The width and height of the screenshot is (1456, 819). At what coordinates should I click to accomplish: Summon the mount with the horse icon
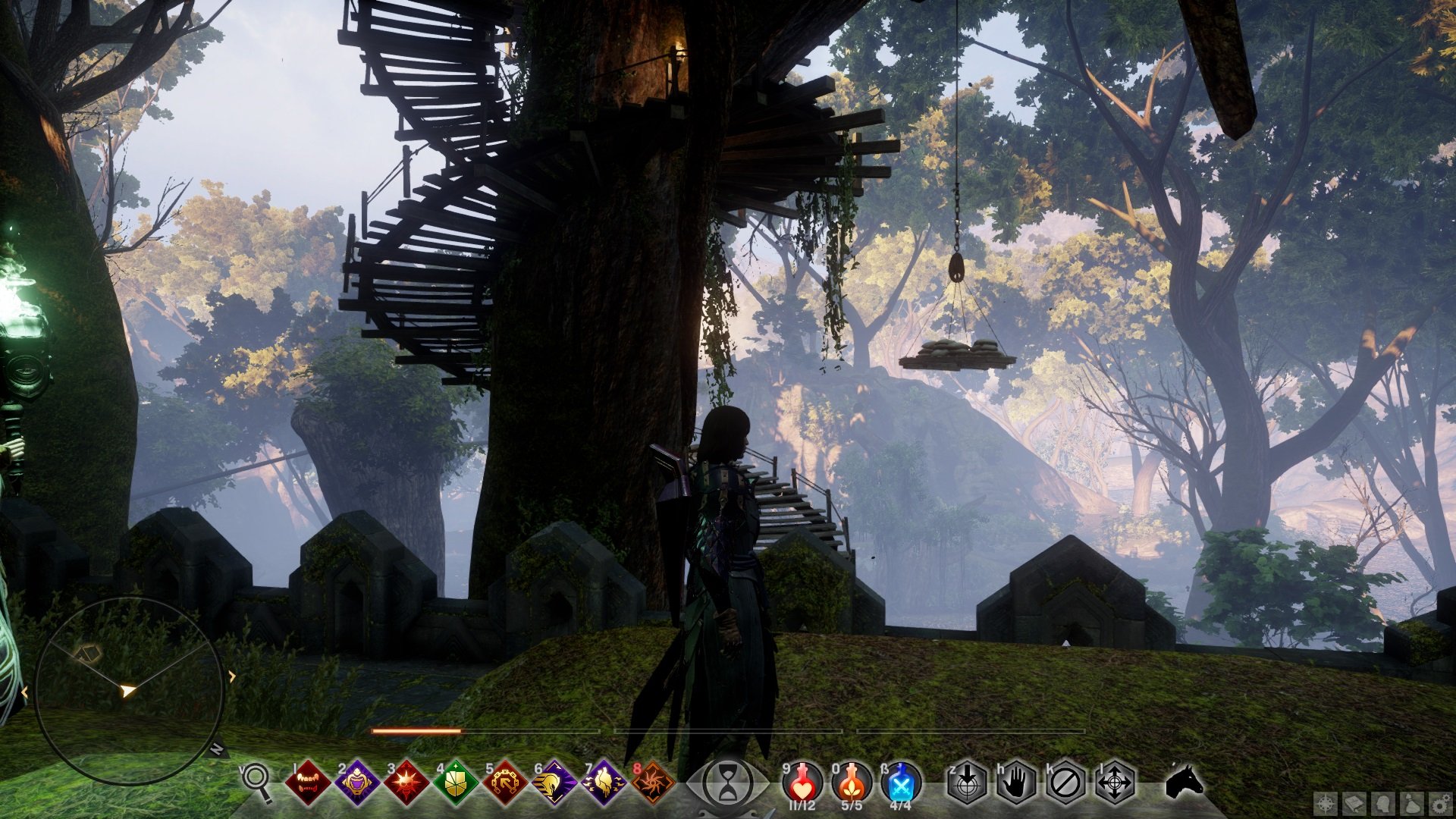pos(1185,781)
